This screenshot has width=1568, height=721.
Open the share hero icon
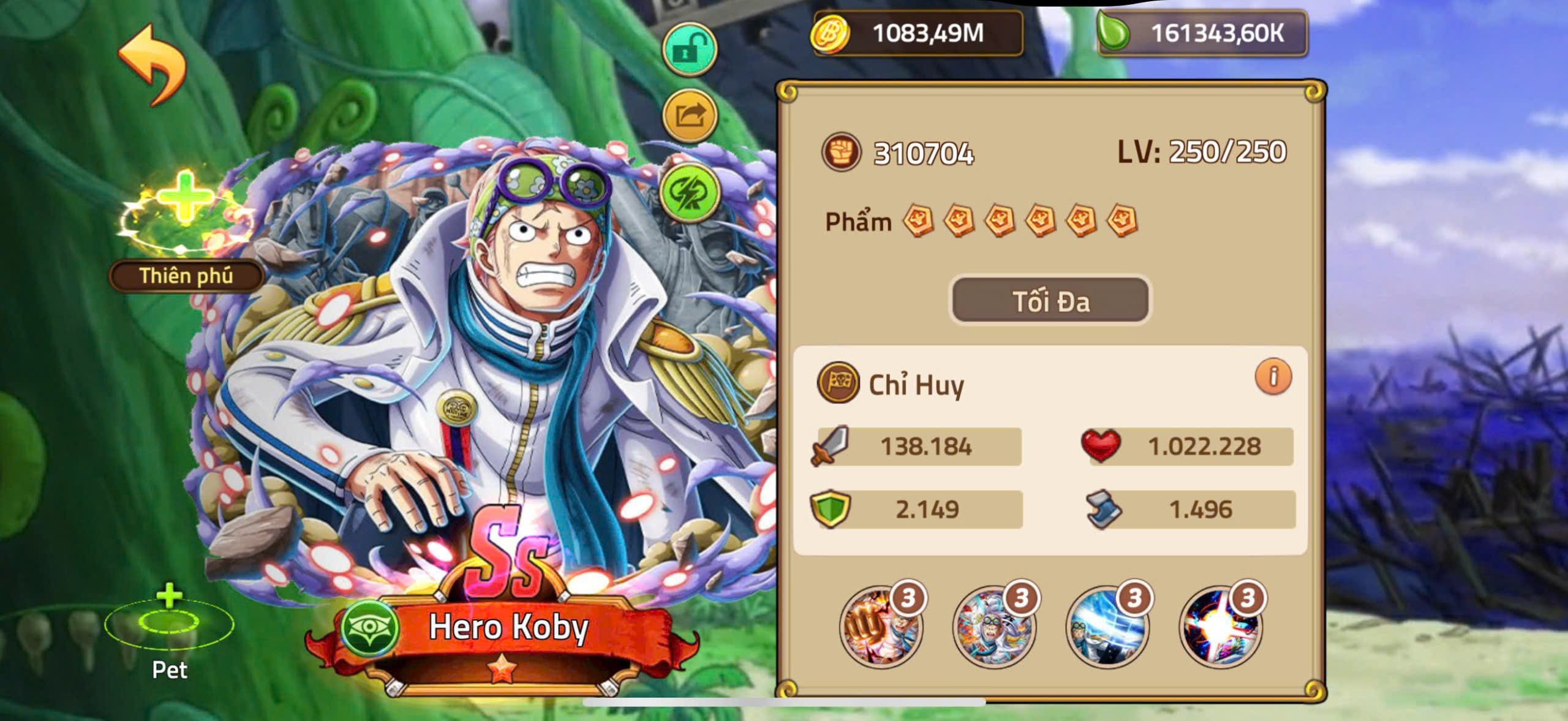click(x=688, y=113)
